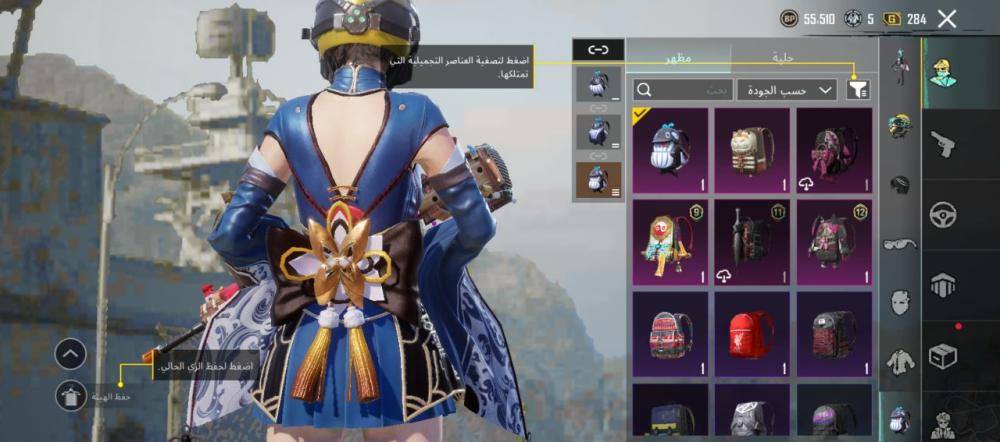Screen dimensions: 1000x442
Task: Select the cat-face beige backpack skin
Action: pyautogui.click(x=752, y=151)
